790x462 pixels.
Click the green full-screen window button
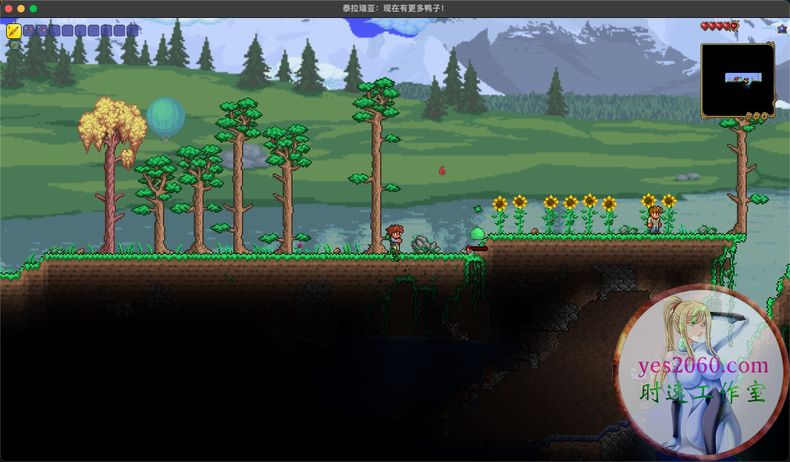tap(33, 8)
